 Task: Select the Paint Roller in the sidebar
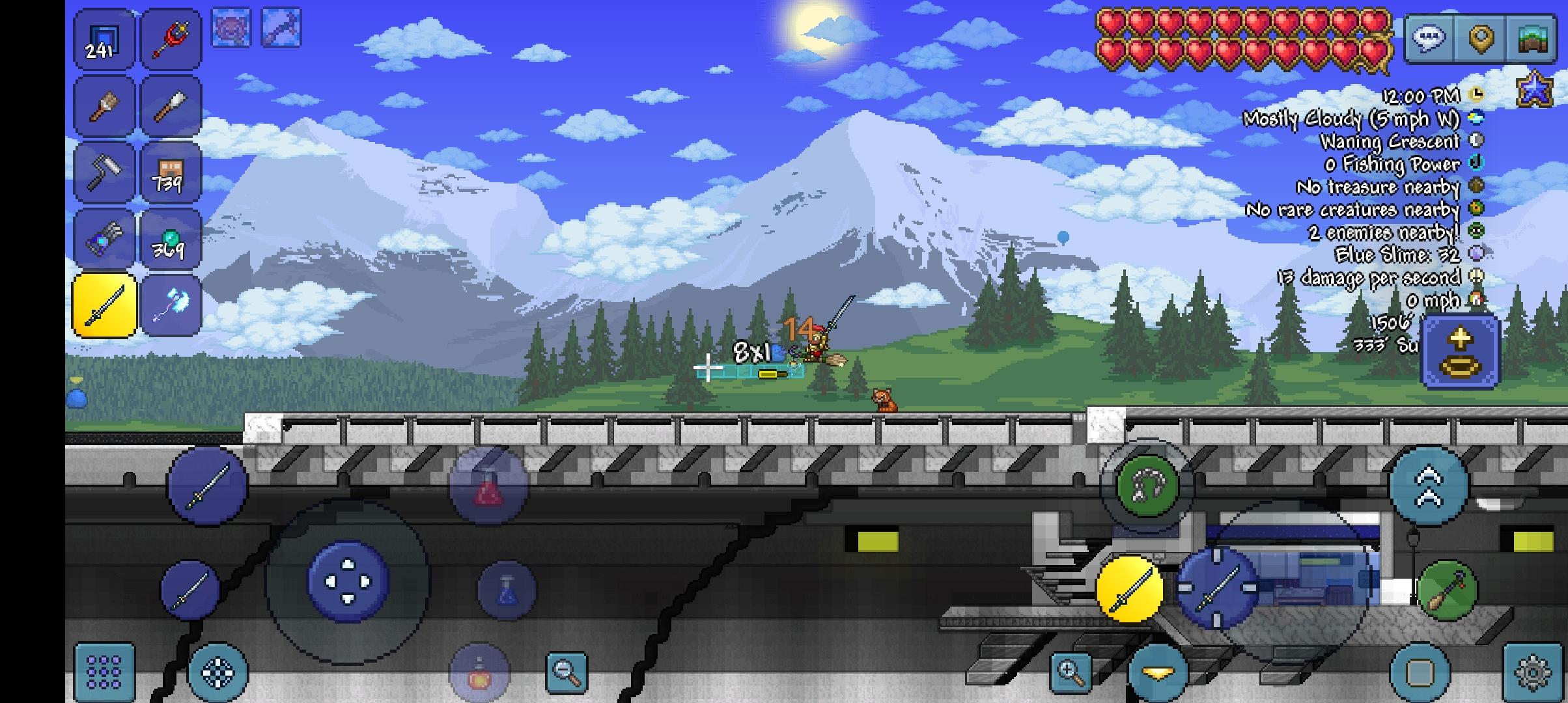pyautogui.click(x=104, y=171)
